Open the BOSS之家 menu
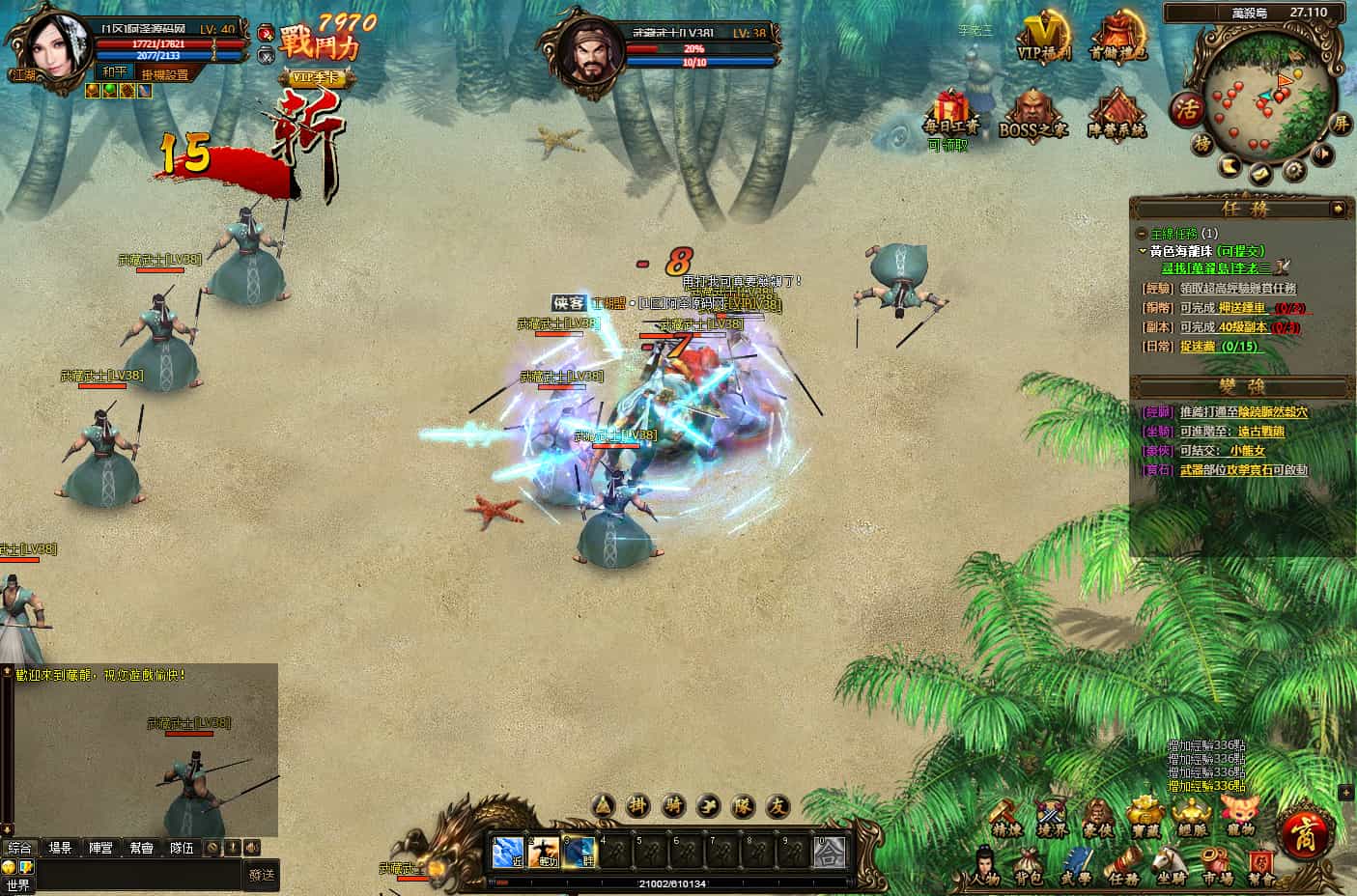The image size is (1357, 896). coord(1032,114)
